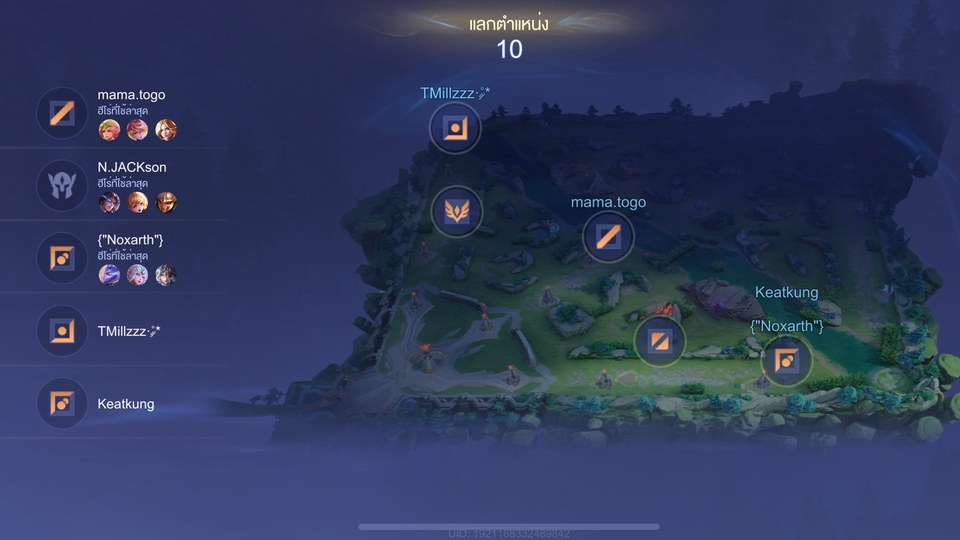Viewport: 960px width, 540px height.
Task: Select the map position icon beneath the {"Noxarth"} label
Action: pyautogui.click(x=786, y=360)
